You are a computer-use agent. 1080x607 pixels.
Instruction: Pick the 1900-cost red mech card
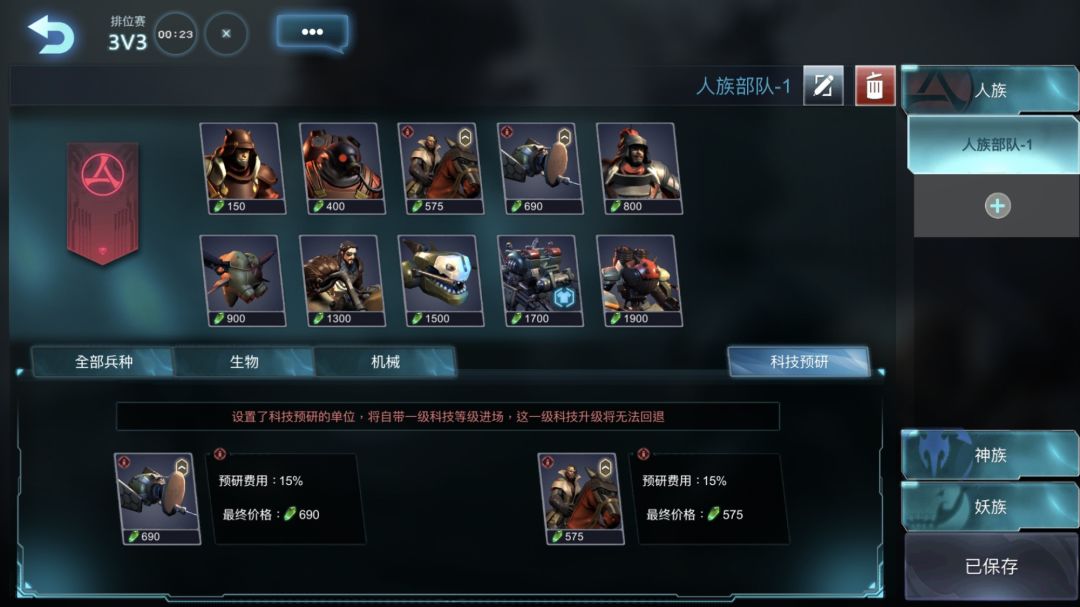click(x=637, y=279)
